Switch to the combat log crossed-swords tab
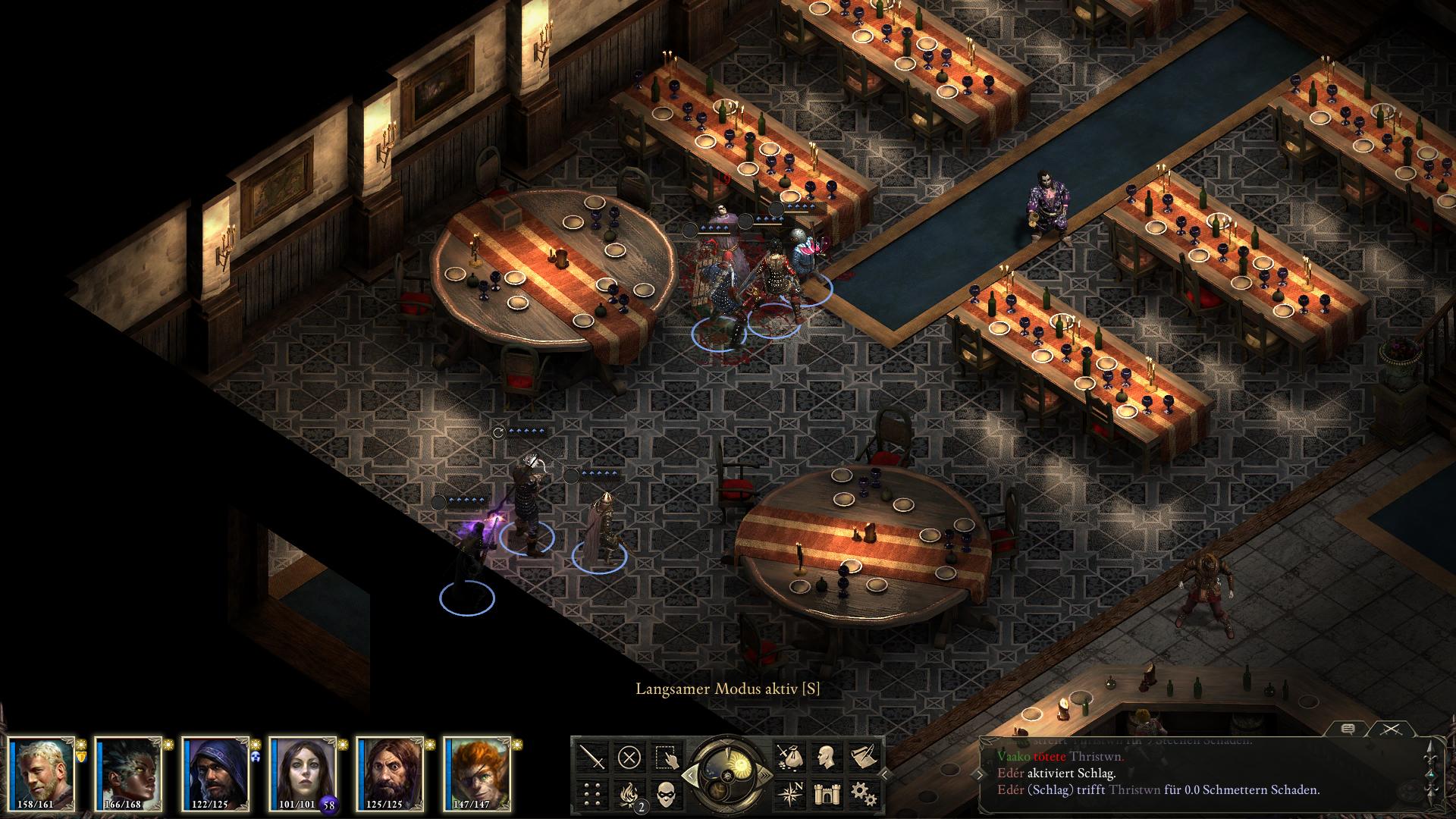Screen dimensions: 1456x819 [1389, 729]
